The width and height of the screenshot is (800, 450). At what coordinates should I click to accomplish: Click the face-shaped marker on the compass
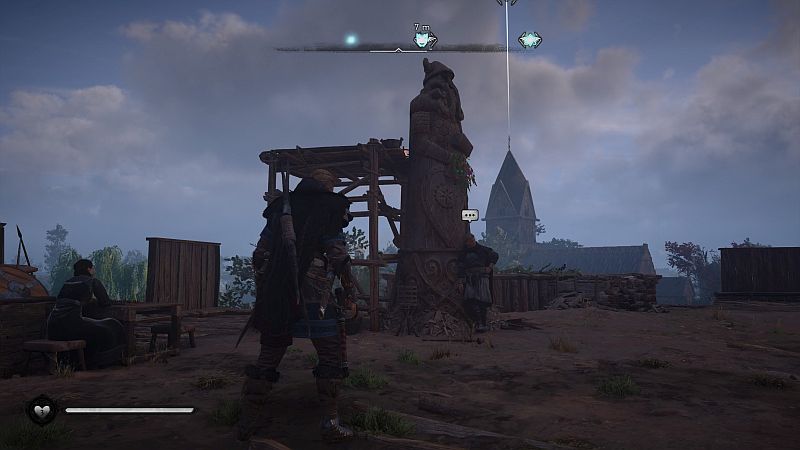[x=424, y=41]
